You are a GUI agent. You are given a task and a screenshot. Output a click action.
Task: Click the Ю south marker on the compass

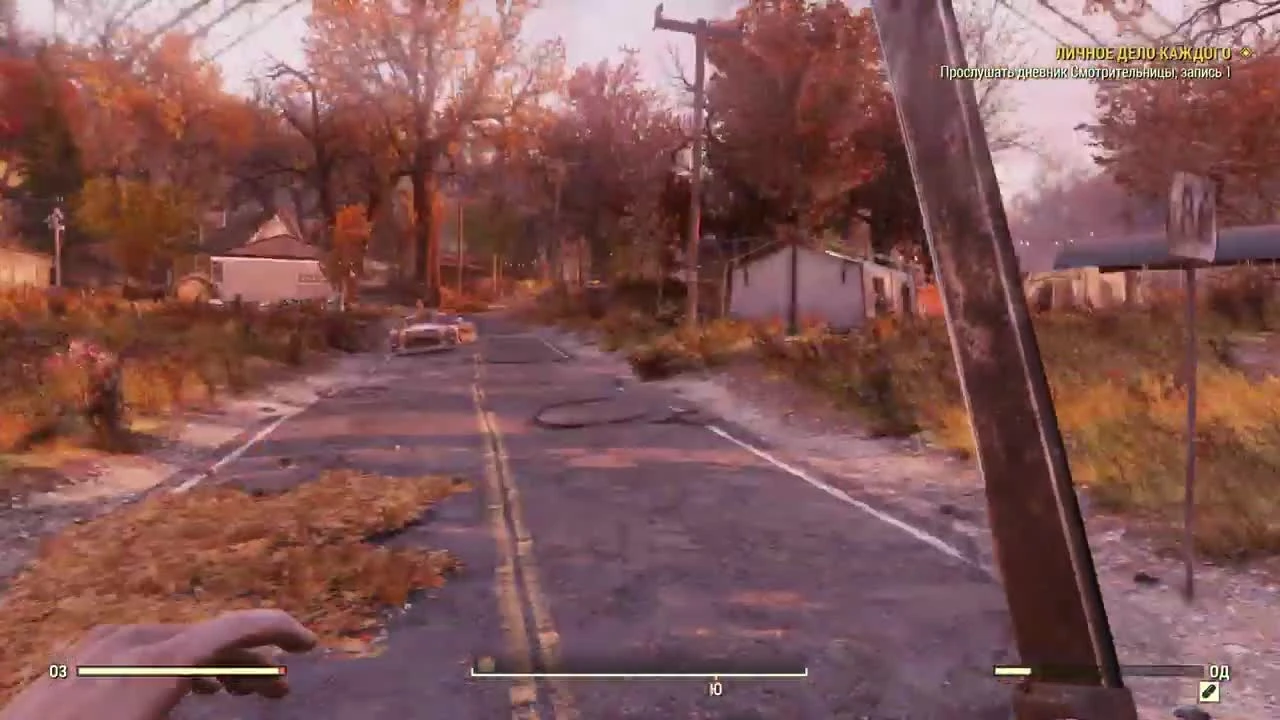[x=715, y=688]
